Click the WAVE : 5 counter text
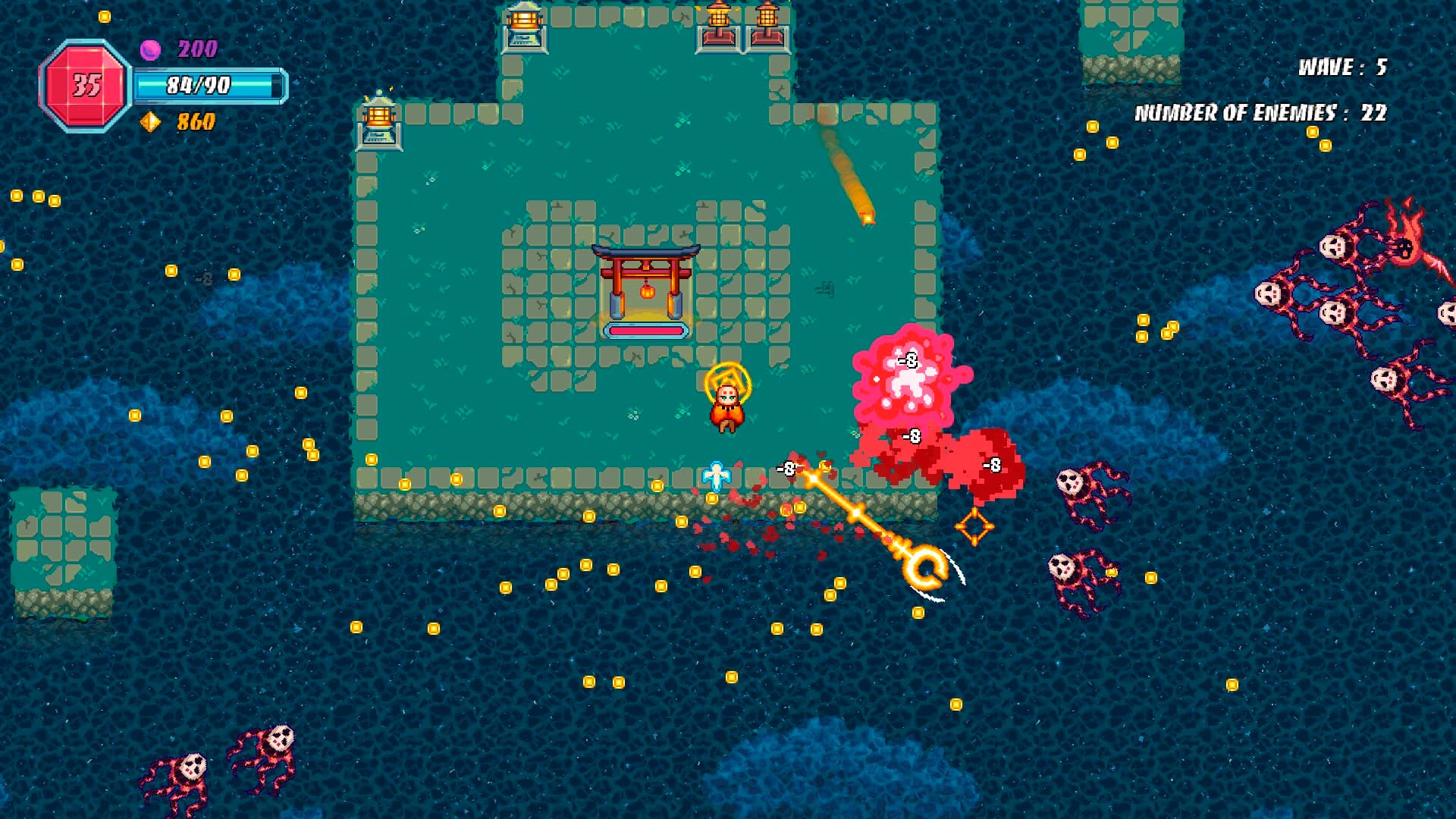This screenshot has width=1456, height=819. click(x=1341, y=67)
